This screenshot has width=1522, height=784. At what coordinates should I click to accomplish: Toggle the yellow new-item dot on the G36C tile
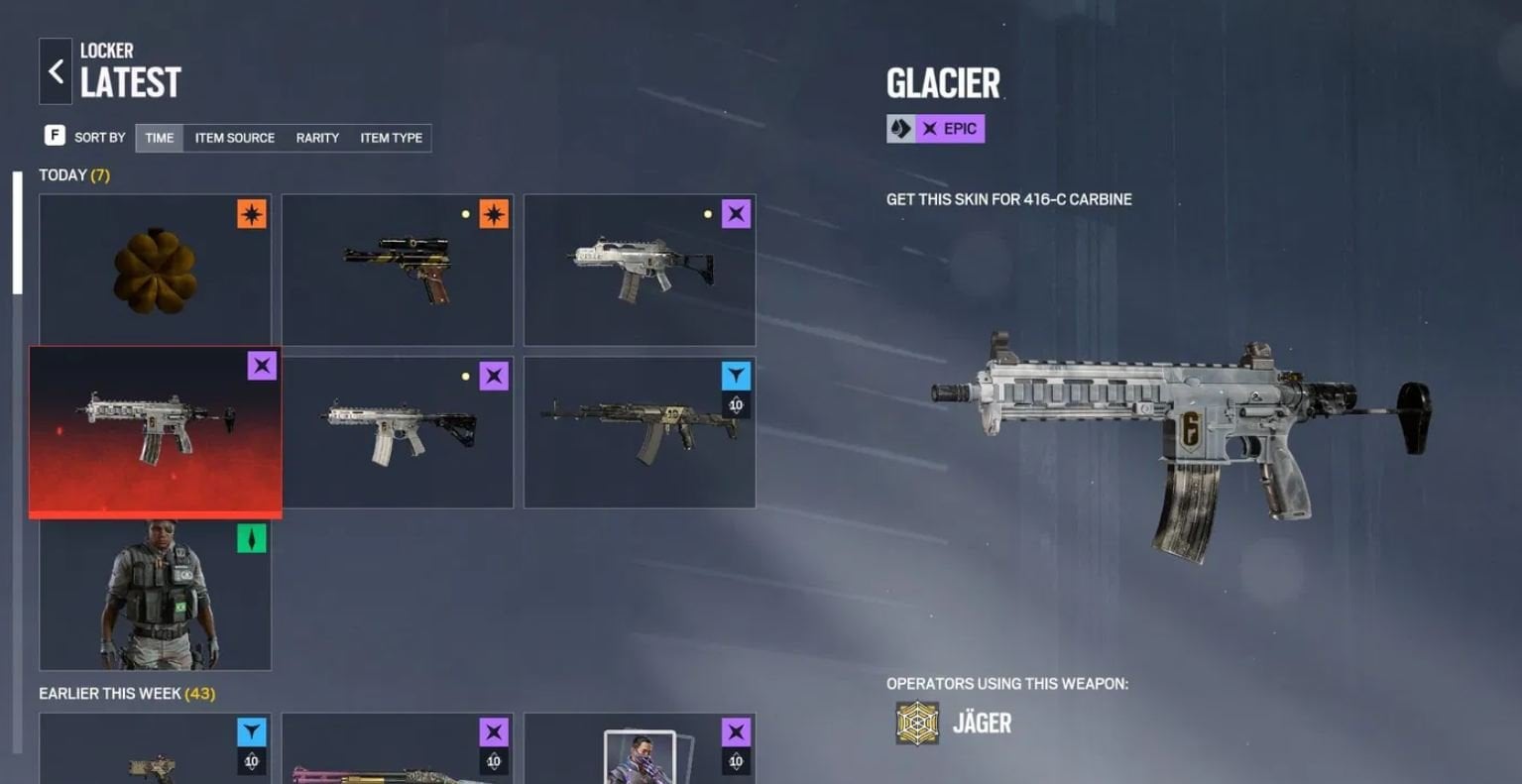click(709, 212)
